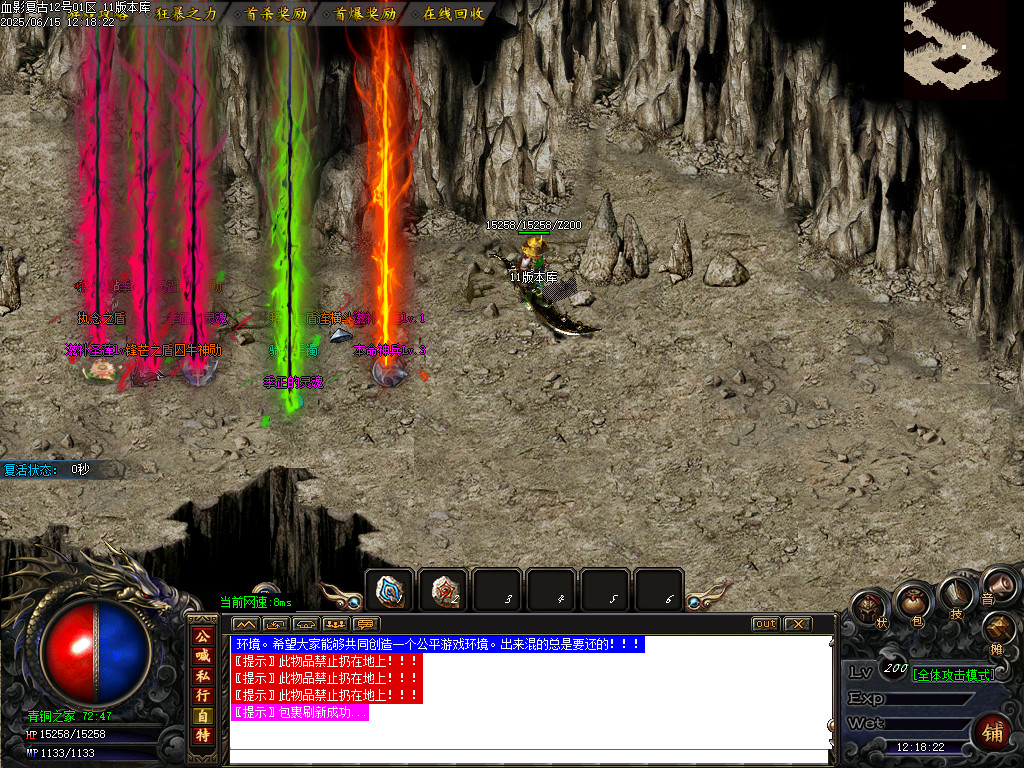Select the 特 special chat channel
The height and width of the screenshot is (768, 1024).
[203, 736]
